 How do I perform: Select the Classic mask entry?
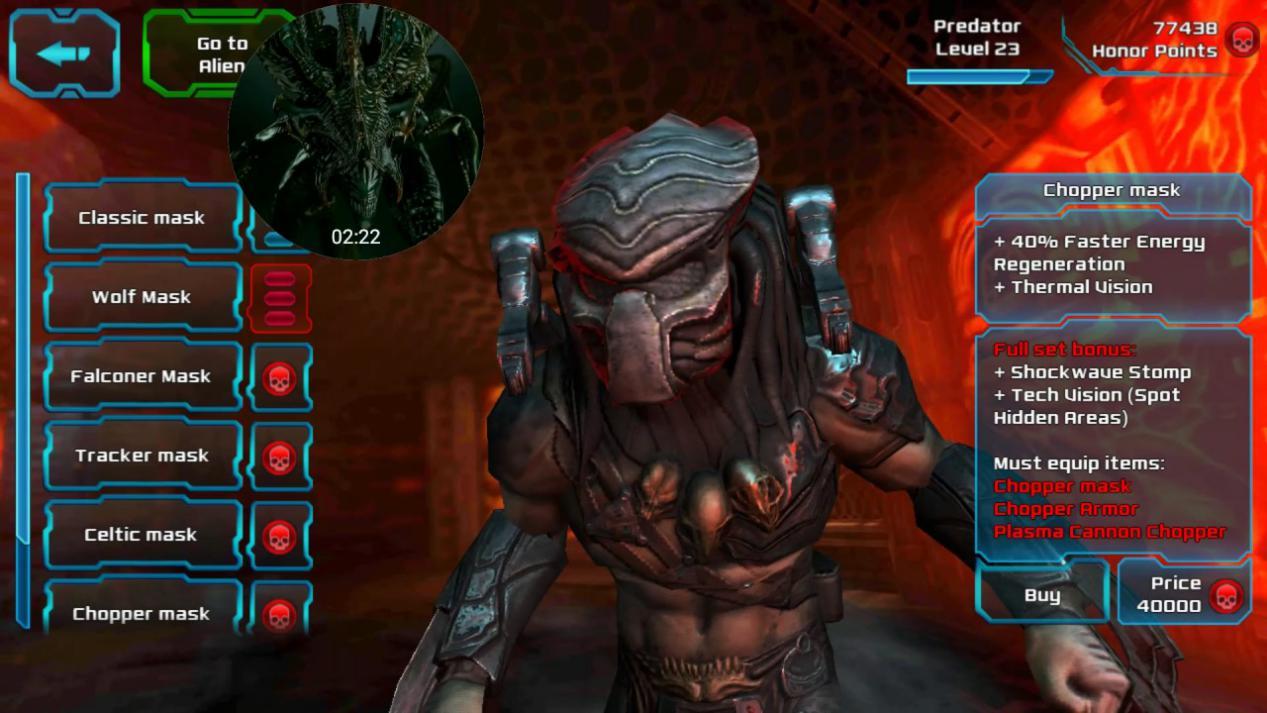(x=142, y=218)
